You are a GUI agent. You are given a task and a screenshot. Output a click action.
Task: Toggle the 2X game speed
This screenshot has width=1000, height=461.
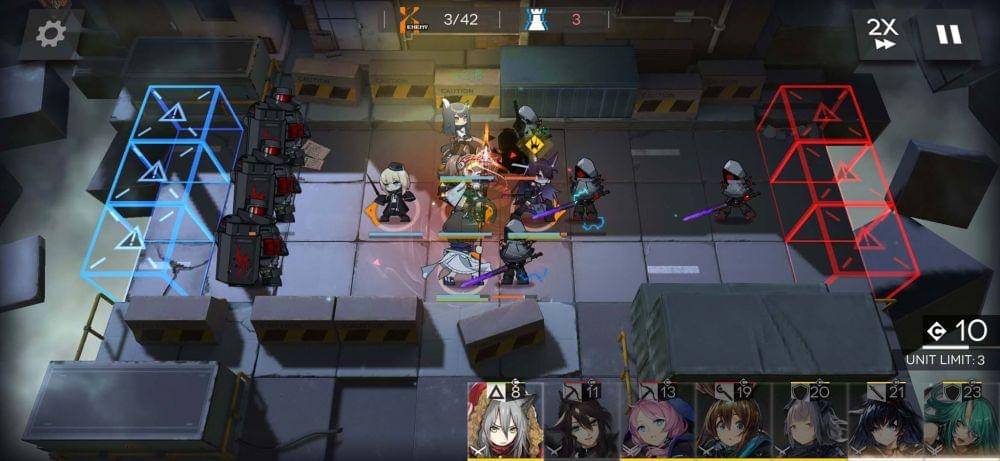(x=883, y=34)
